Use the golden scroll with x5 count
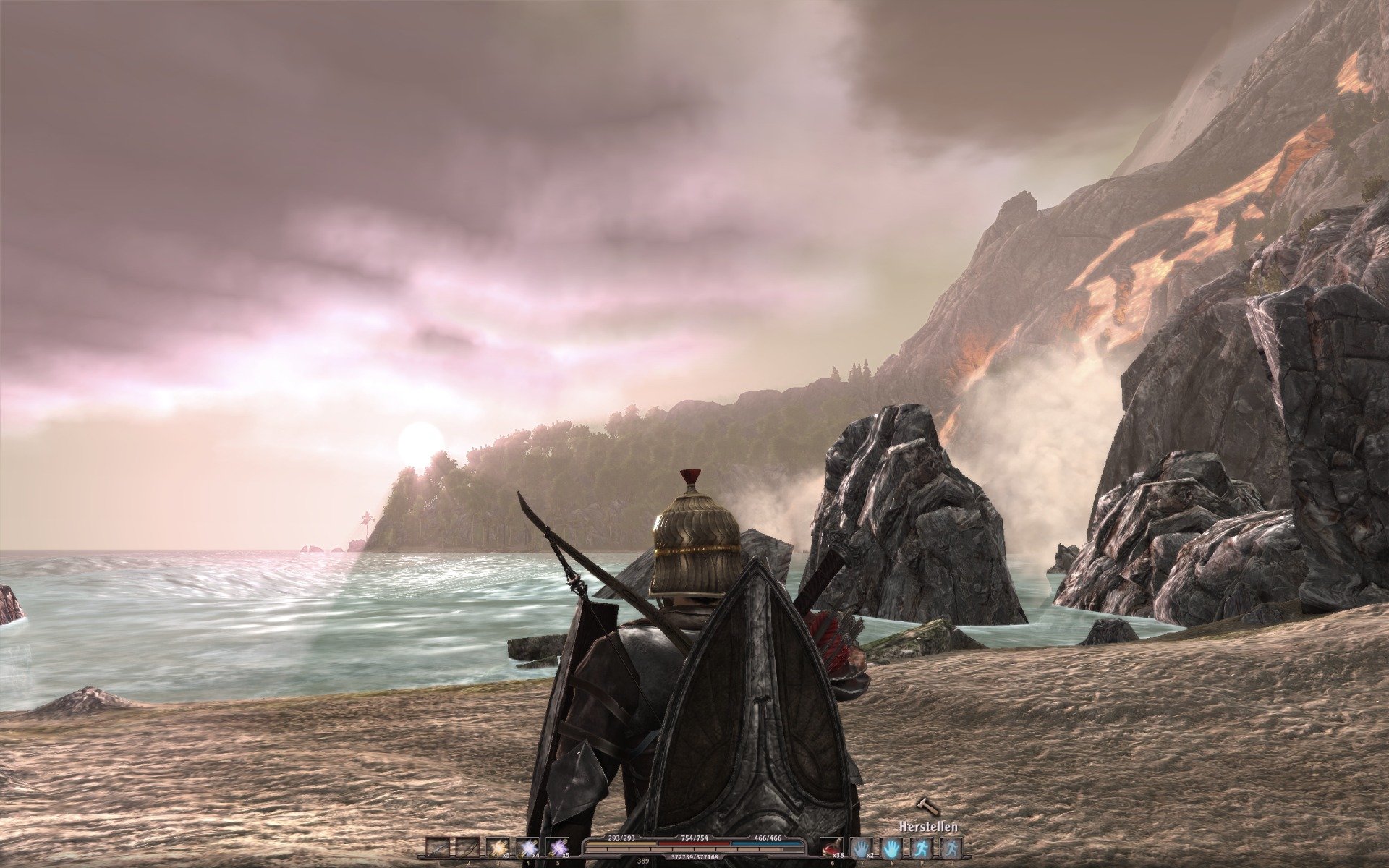The image size is (1389, 868). click(497, 848)
